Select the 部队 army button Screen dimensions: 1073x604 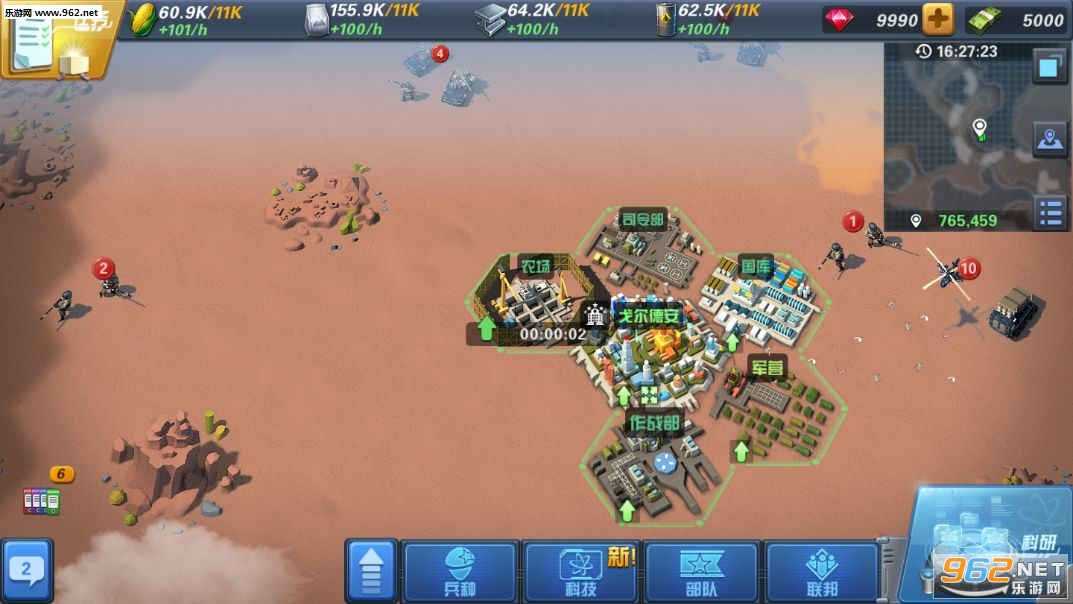pyautogui.click(x=701, y=573)
